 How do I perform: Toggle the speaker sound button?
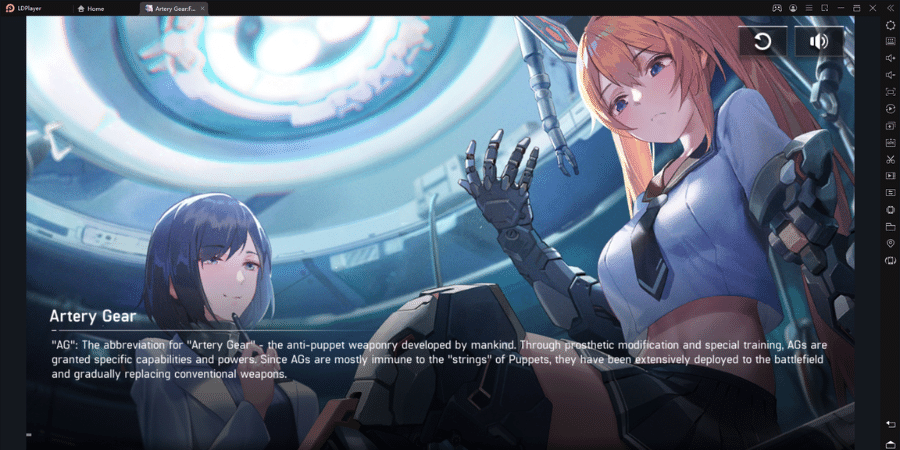click(x=819, y=41)
